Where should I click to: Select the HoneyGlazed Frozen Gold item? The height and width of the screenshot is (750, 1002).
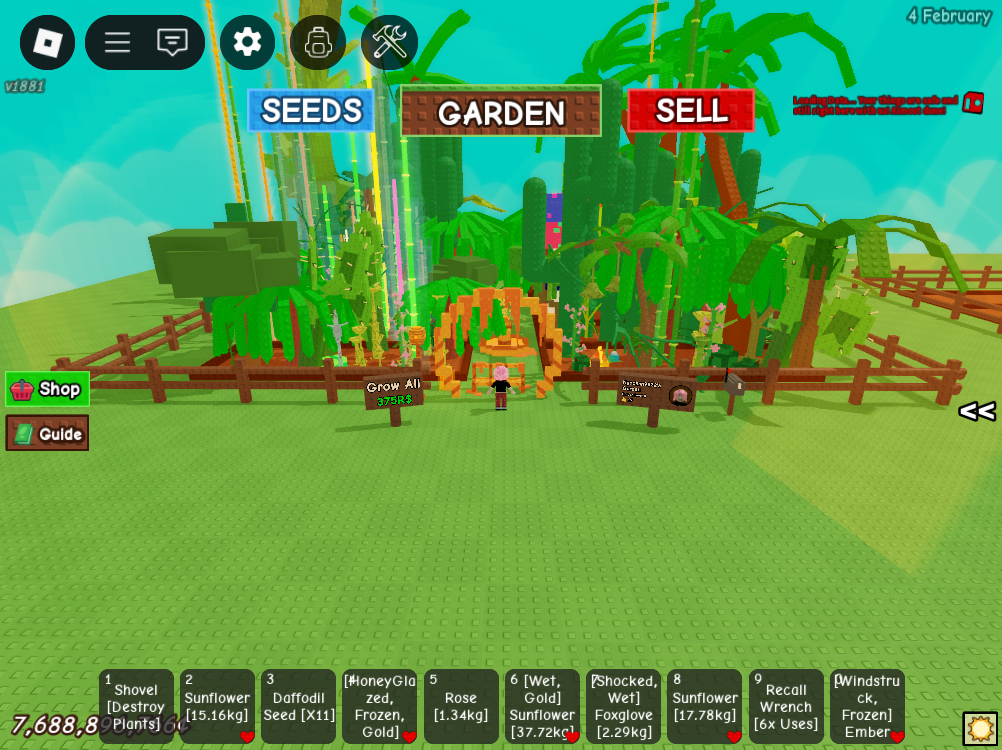379,706
